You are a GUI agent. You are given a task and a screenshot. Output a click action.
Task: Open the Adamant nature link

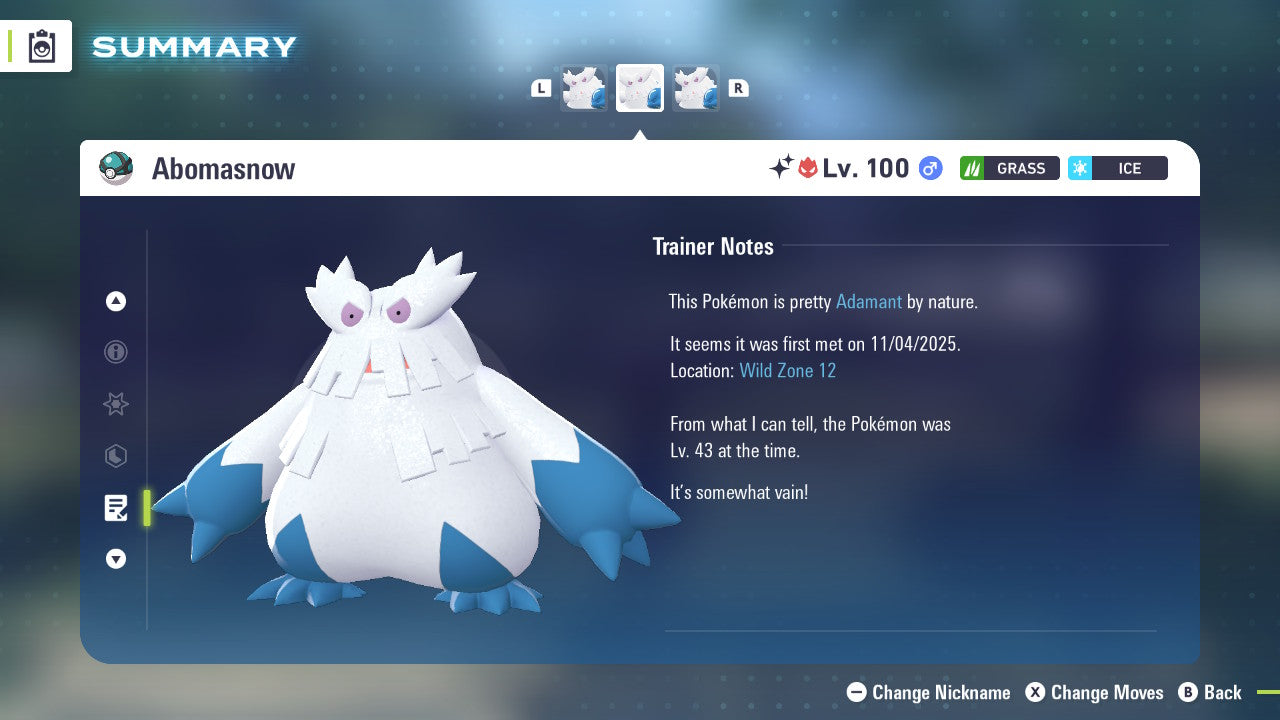point(869,301)
